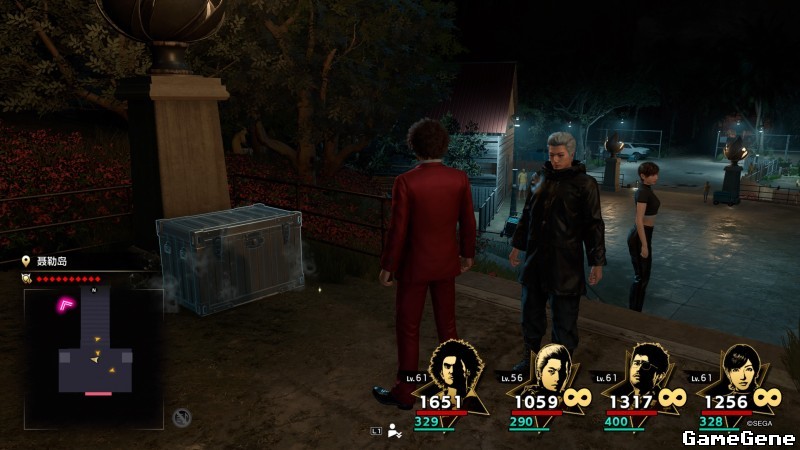Choose the level 56 slick-haired party member portrait

551,368
